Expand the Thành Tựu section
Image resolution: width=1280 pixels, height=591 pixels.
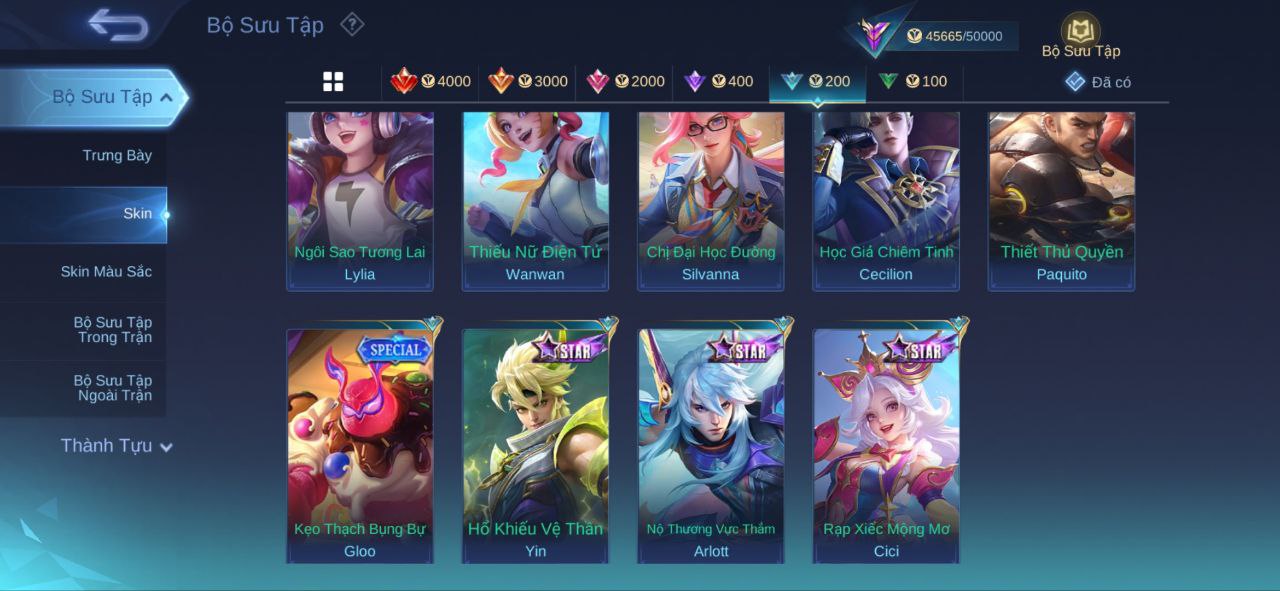coord(116,446)
